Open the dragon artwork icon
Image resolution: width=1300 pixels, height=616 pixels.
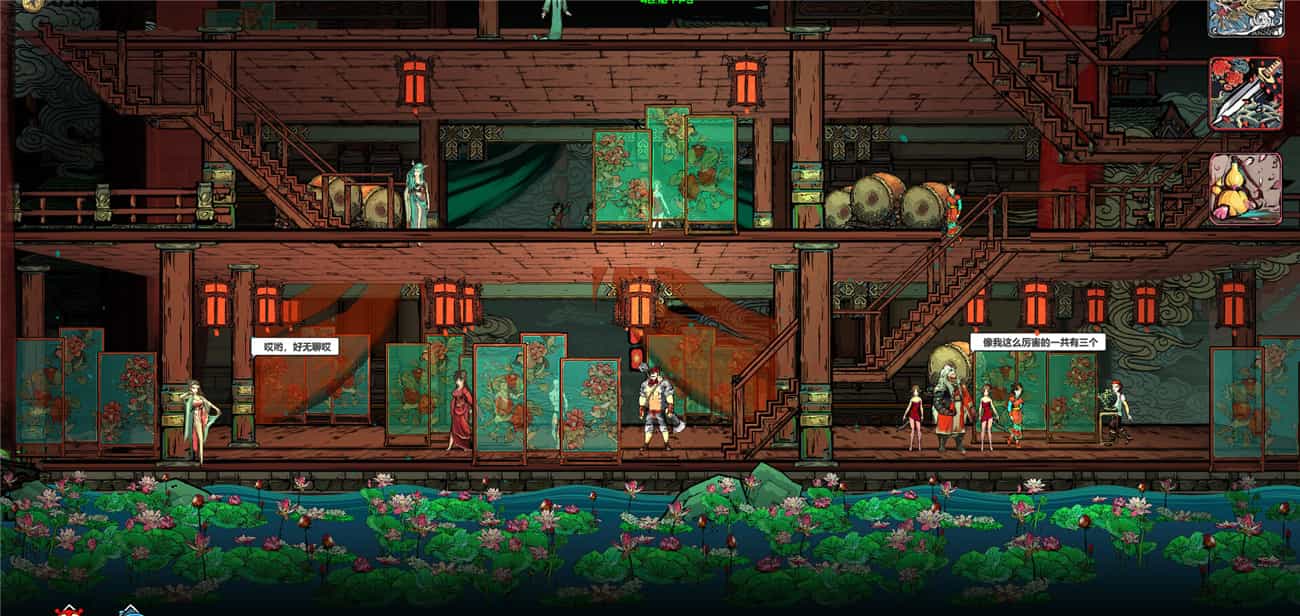point(1245,17)
